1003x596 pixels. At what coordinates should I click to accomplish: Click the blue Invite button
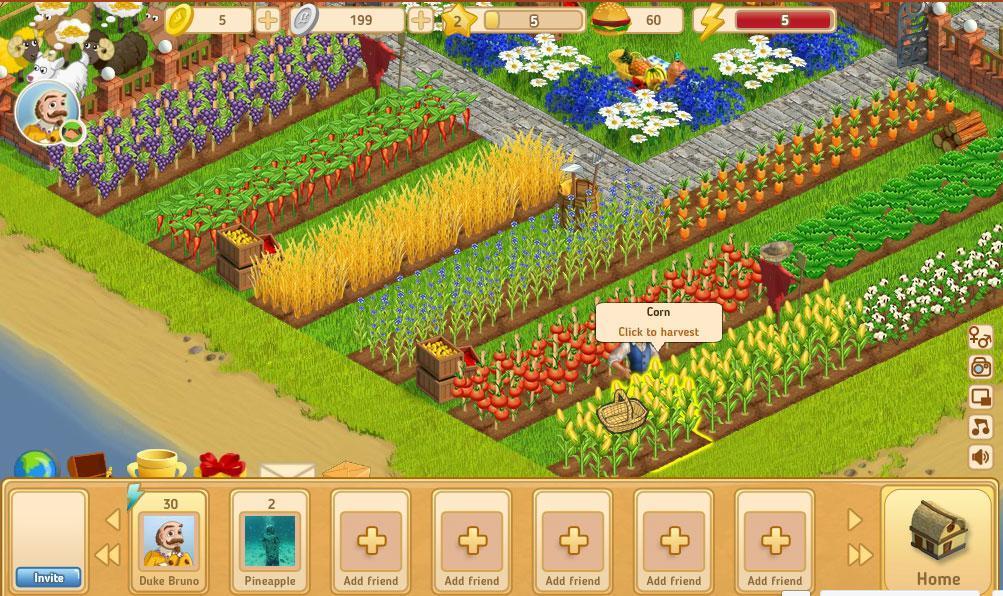[48, 577]
